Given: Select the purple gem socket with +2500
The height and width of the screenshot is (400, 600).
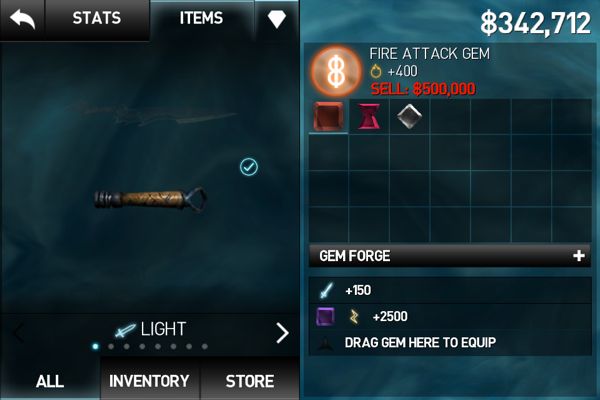Looking at the screenshot, I should [x=326, y=316].
